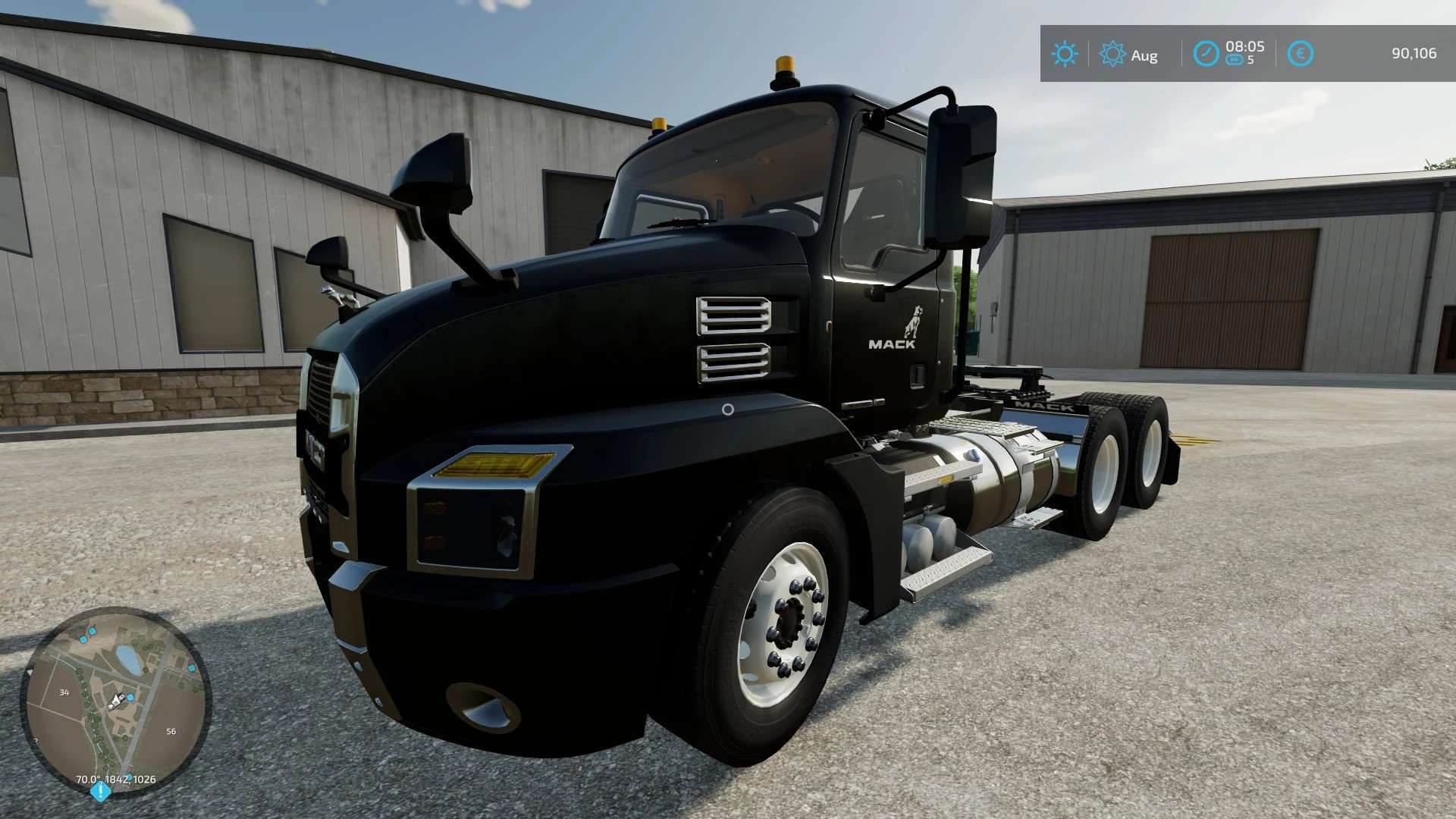Viewport: 1456px width, 819px height.
Task: Click the coordinates readout below the minimap
Action: click(x=116, y=780)
